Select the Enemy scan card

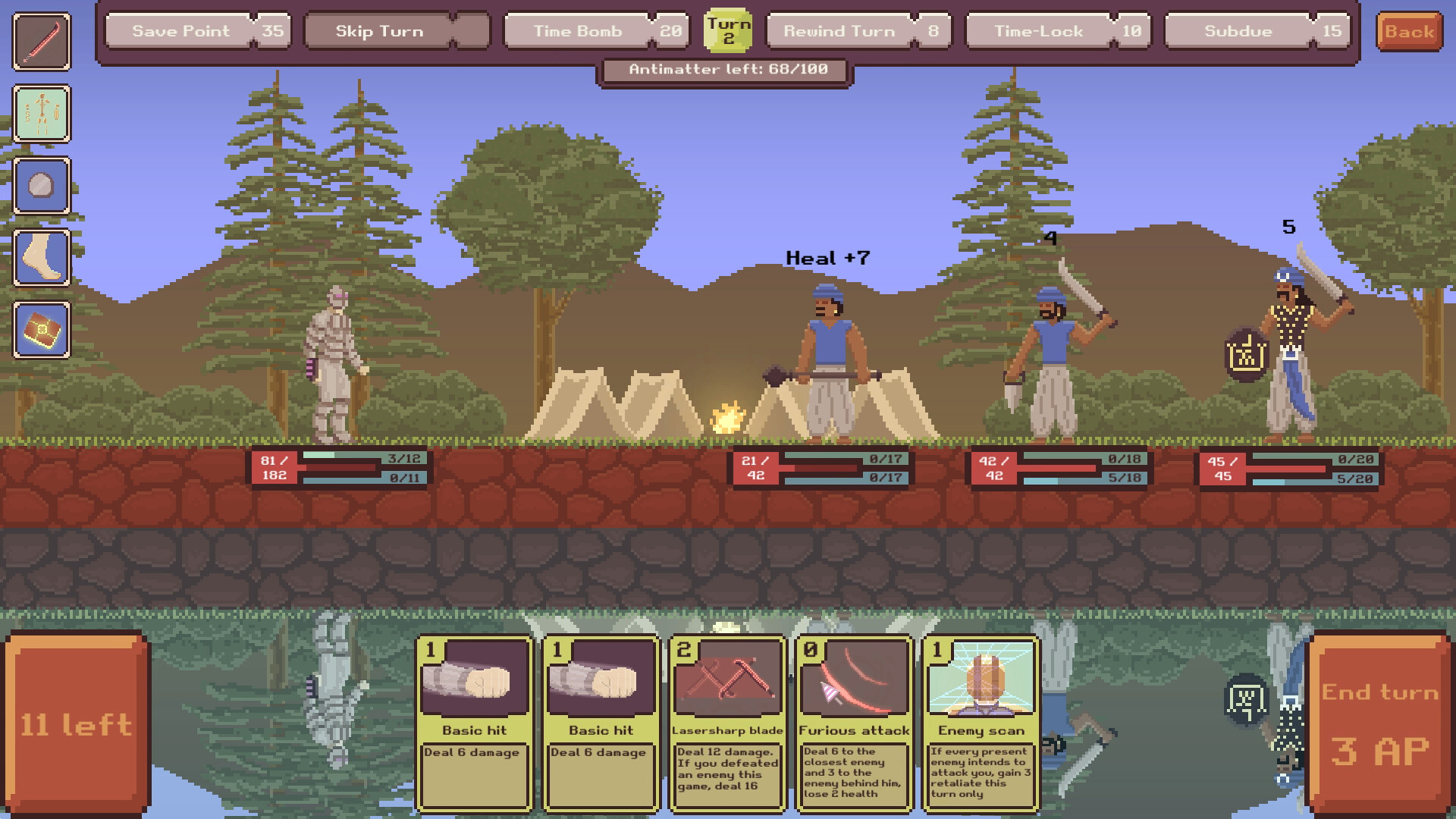pyautogui.click(x=981, y=724)
